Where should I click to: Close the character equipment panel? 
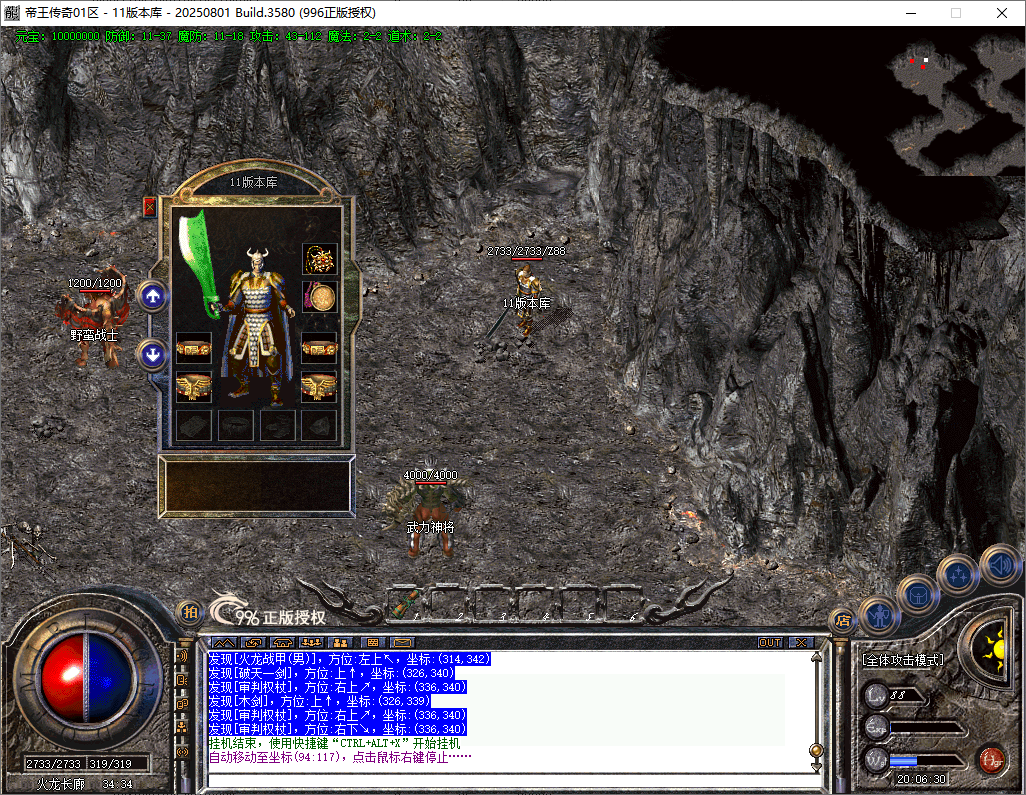click(x=150, y=207)
